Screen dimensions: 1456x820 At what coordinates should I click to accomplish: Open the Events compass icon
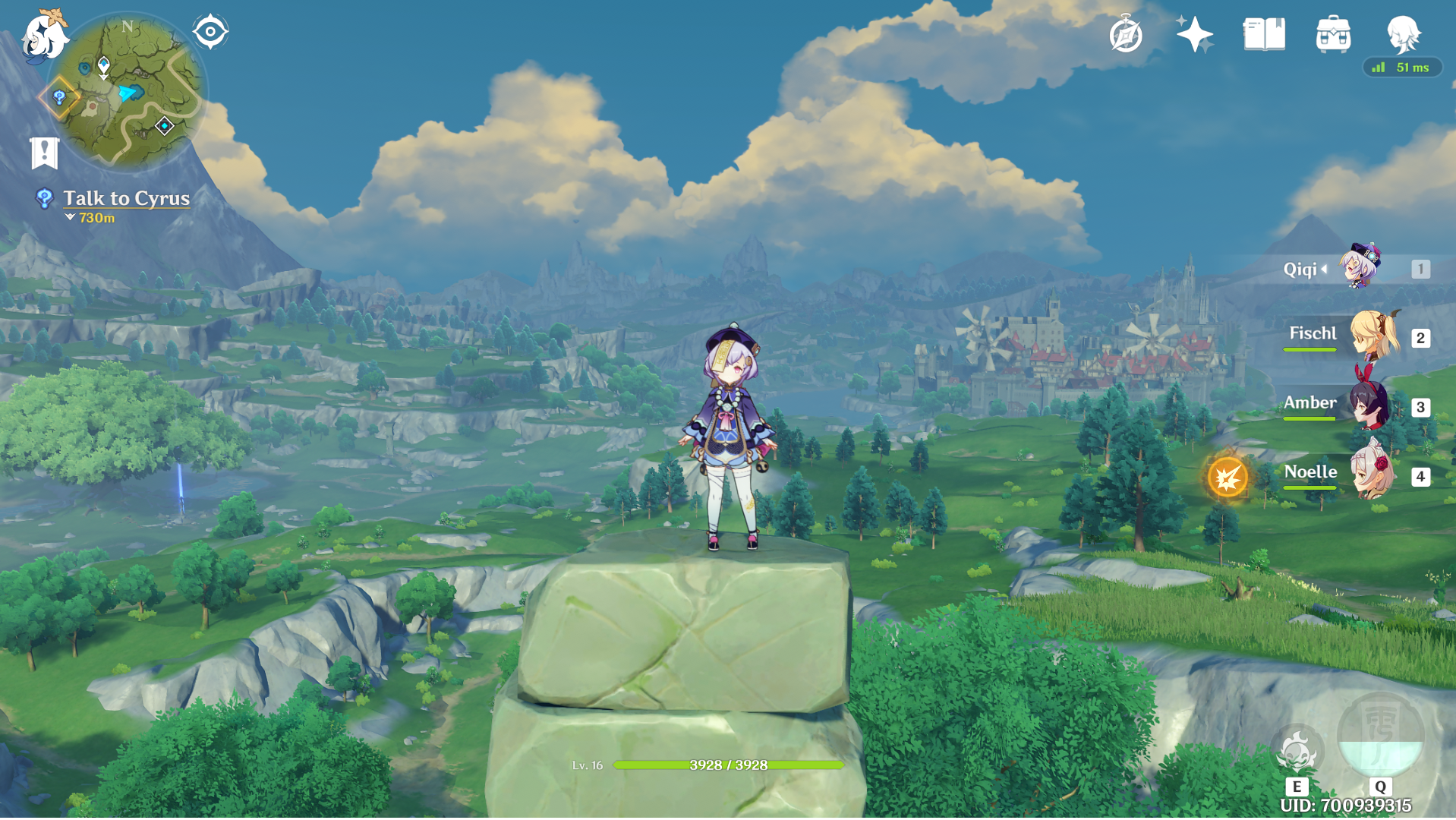[1125, 35]
